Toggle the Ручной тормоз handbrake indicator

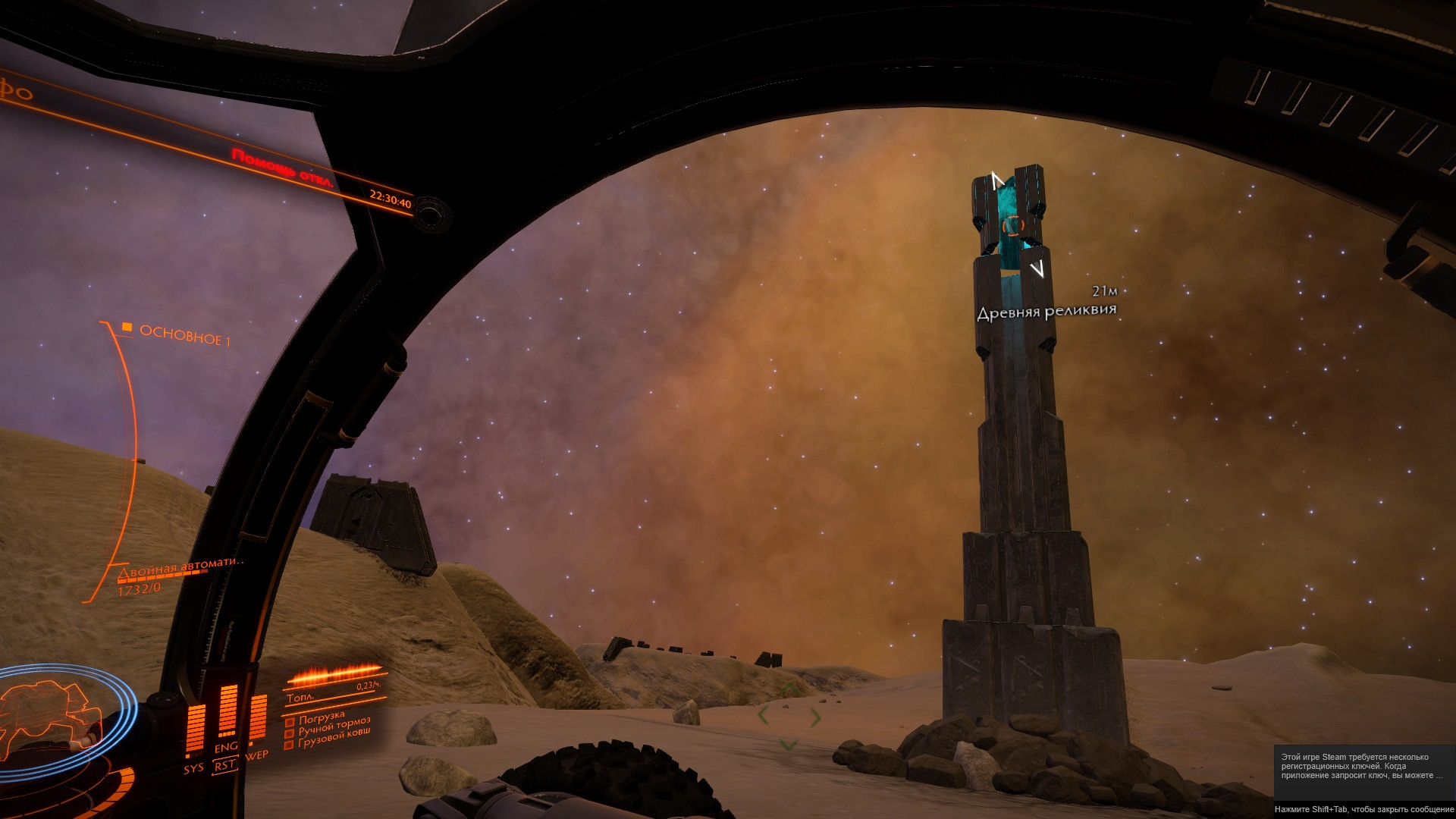pyautogui.click(x=334, y=726)
